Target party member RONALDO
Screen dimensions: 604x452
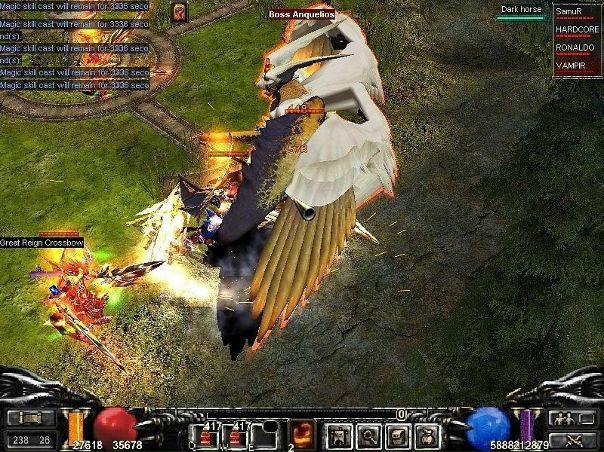click(577, 48)
